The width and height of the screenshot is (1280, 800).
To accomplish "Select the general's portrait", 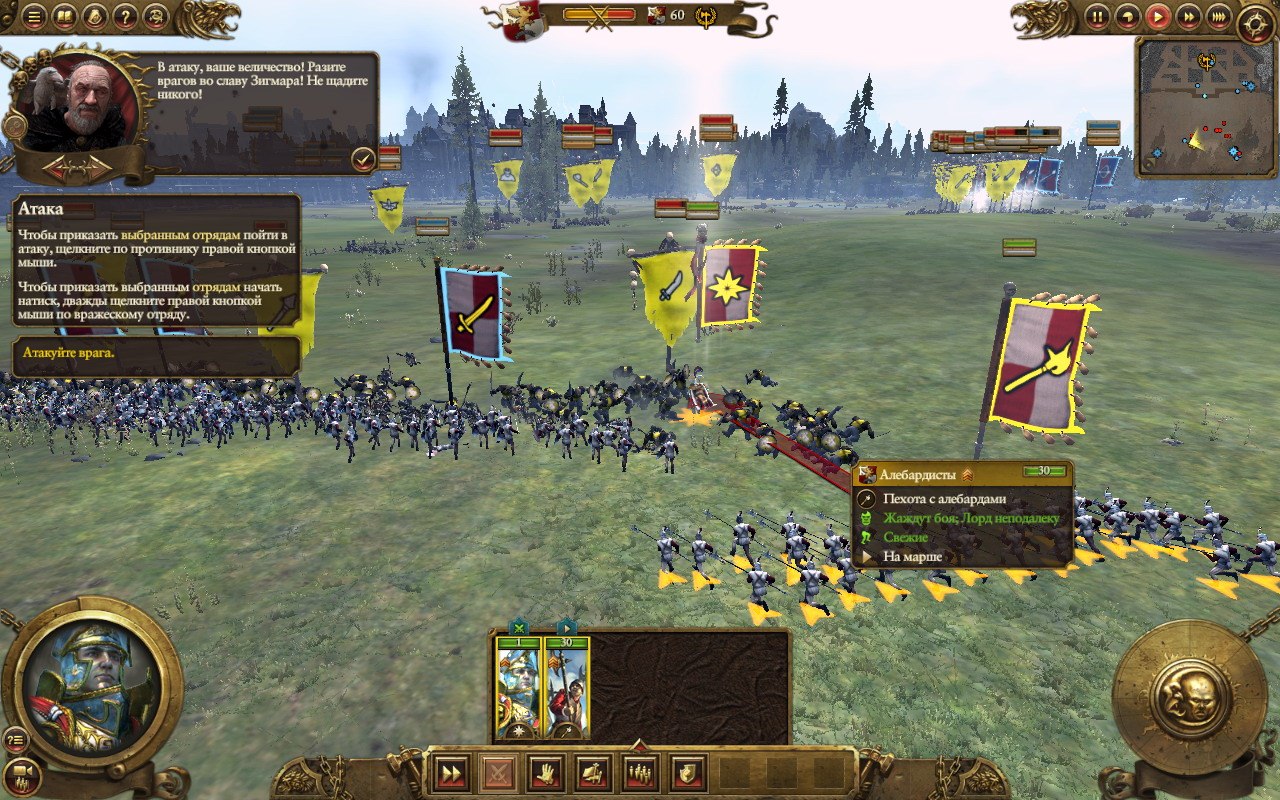I will click(x=92, y=682).
